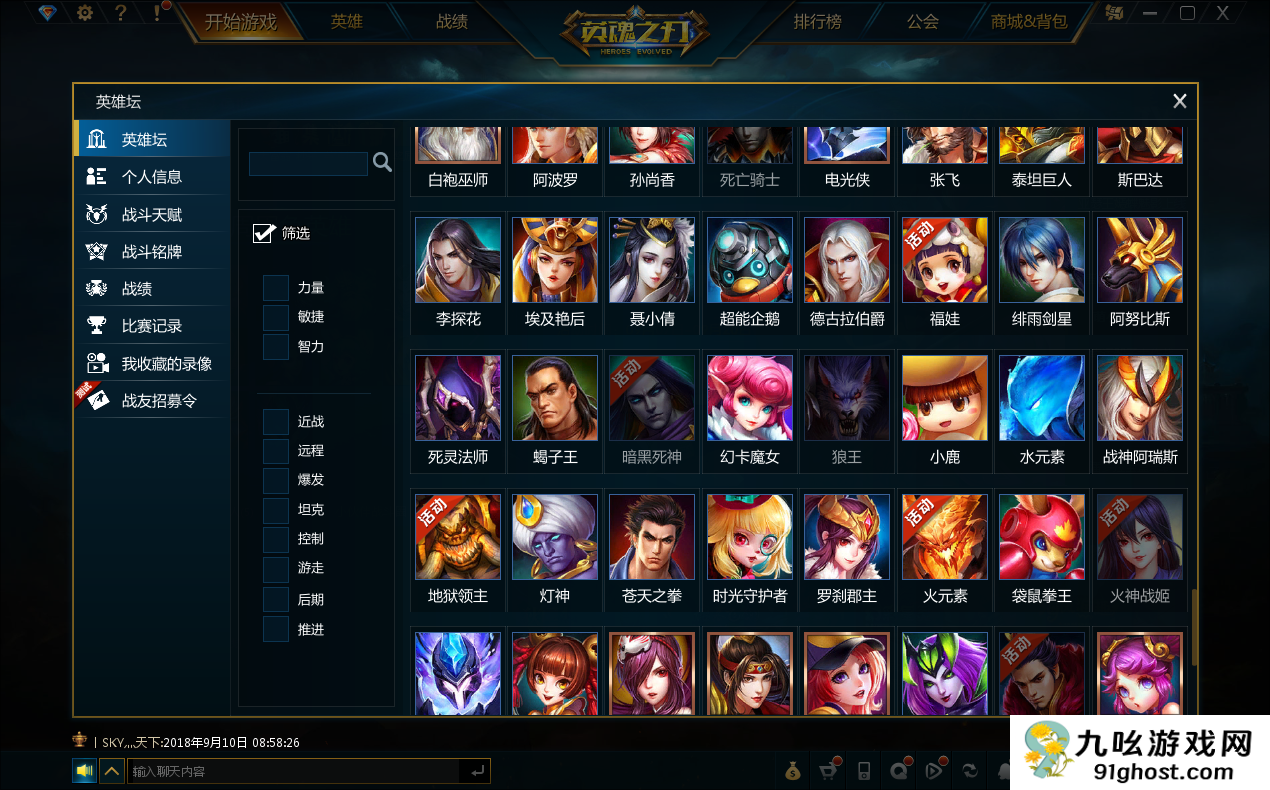Pick the 水元素 water elemental hero
Image resolution: width=1270 pixels, height=790 pixels.
coord(1042,398)
